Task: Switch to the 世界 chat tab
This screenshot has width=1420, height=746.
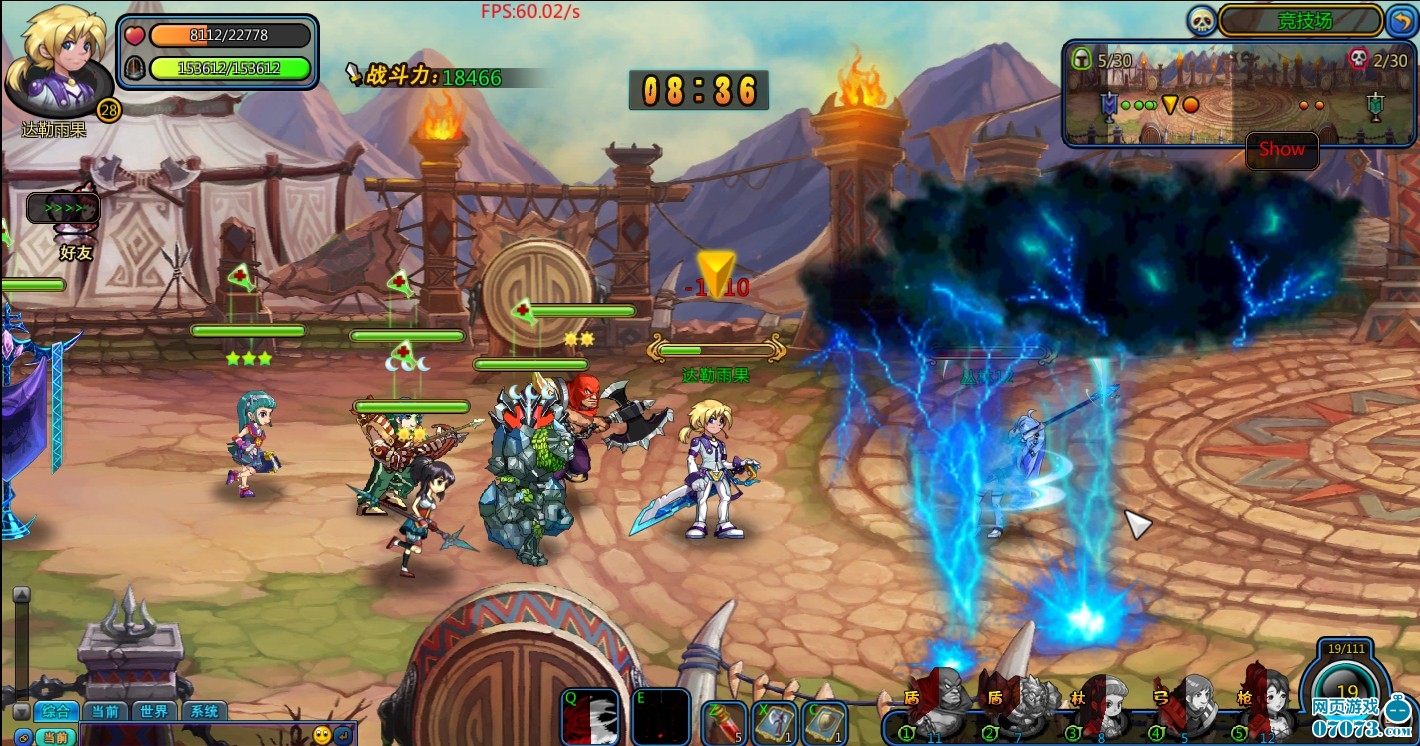Action: [154, 712]
